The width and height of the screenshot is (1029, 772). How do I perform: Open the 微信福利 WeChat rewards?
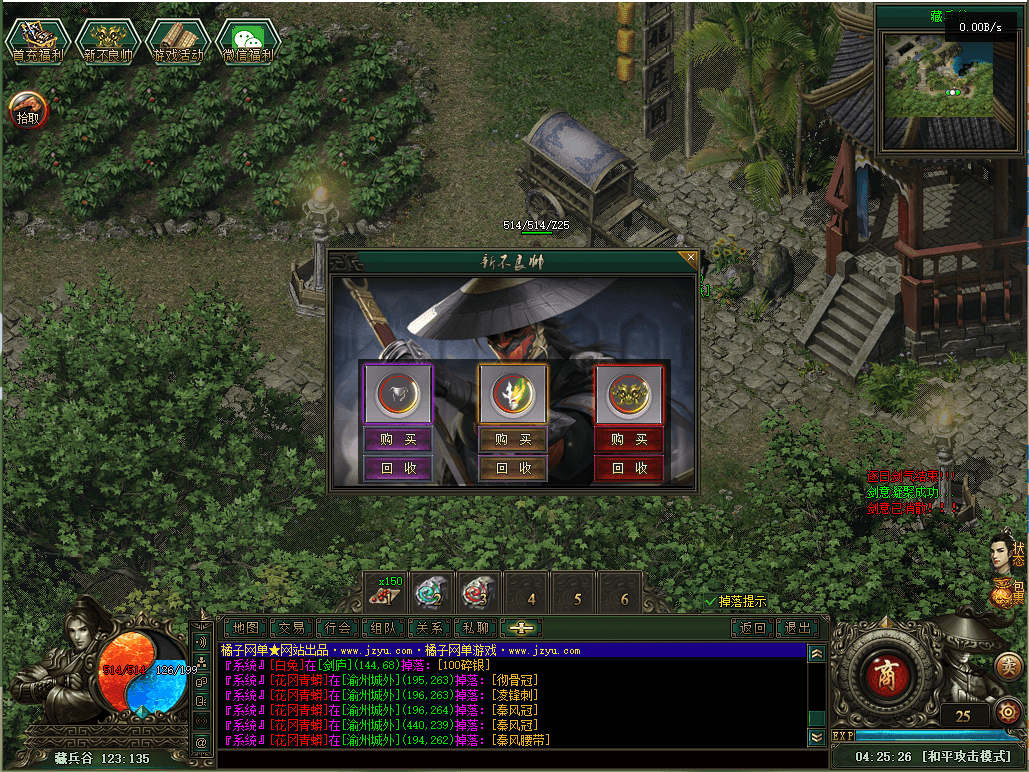(247, 41)
